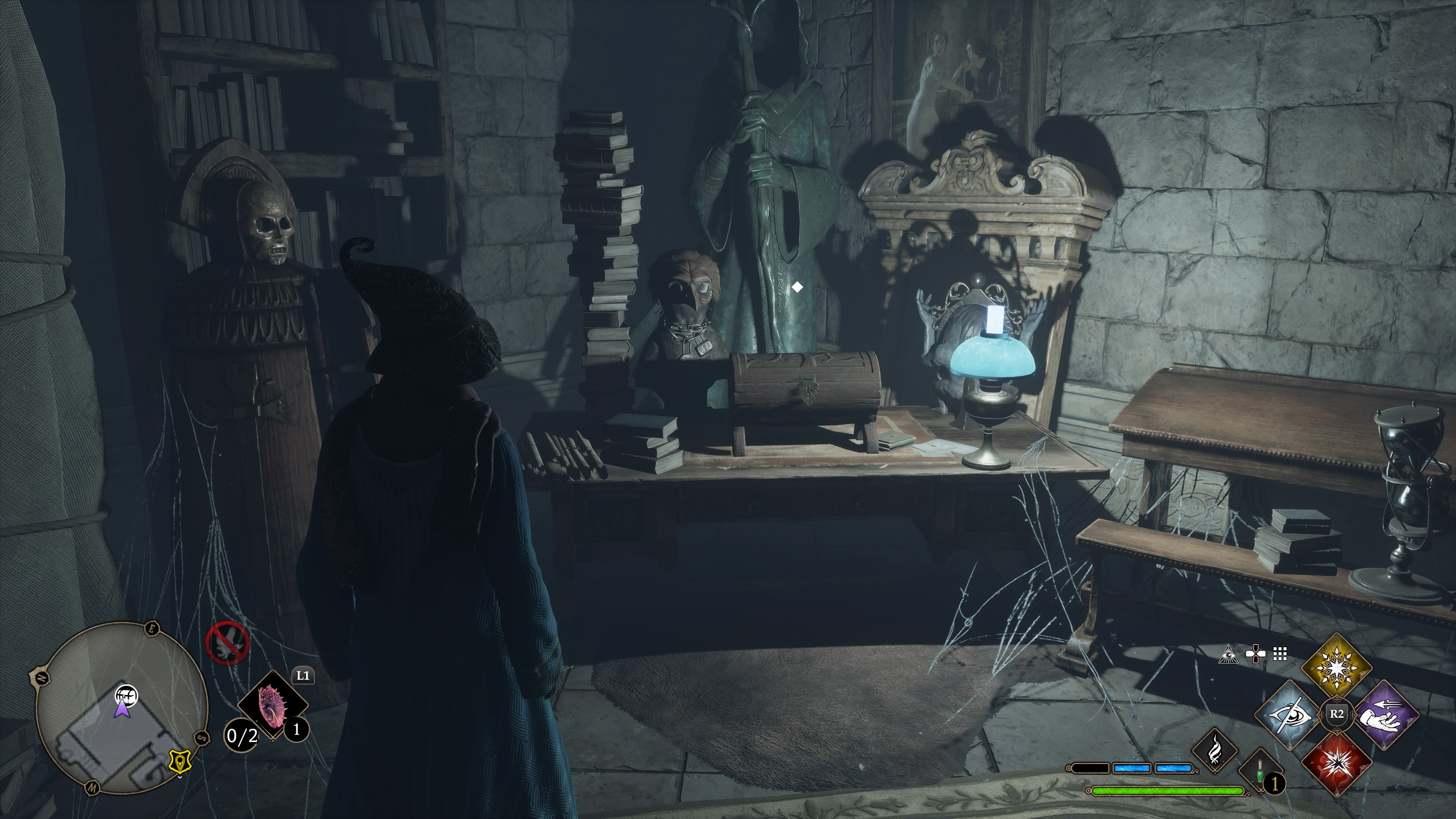
Task: Click the N compass letter on the minimap
Action: (x=42, y=678)
